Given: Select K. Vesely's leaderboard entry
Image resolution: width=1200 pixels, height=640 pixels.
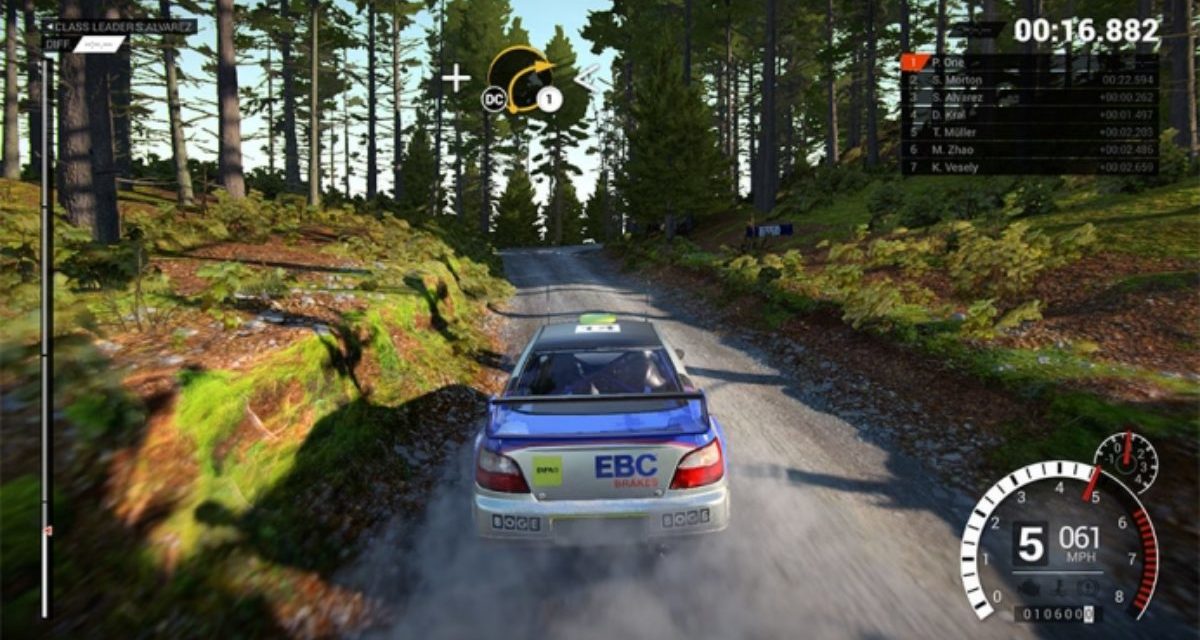Looking at the screenshot, I should [1030, 167].
